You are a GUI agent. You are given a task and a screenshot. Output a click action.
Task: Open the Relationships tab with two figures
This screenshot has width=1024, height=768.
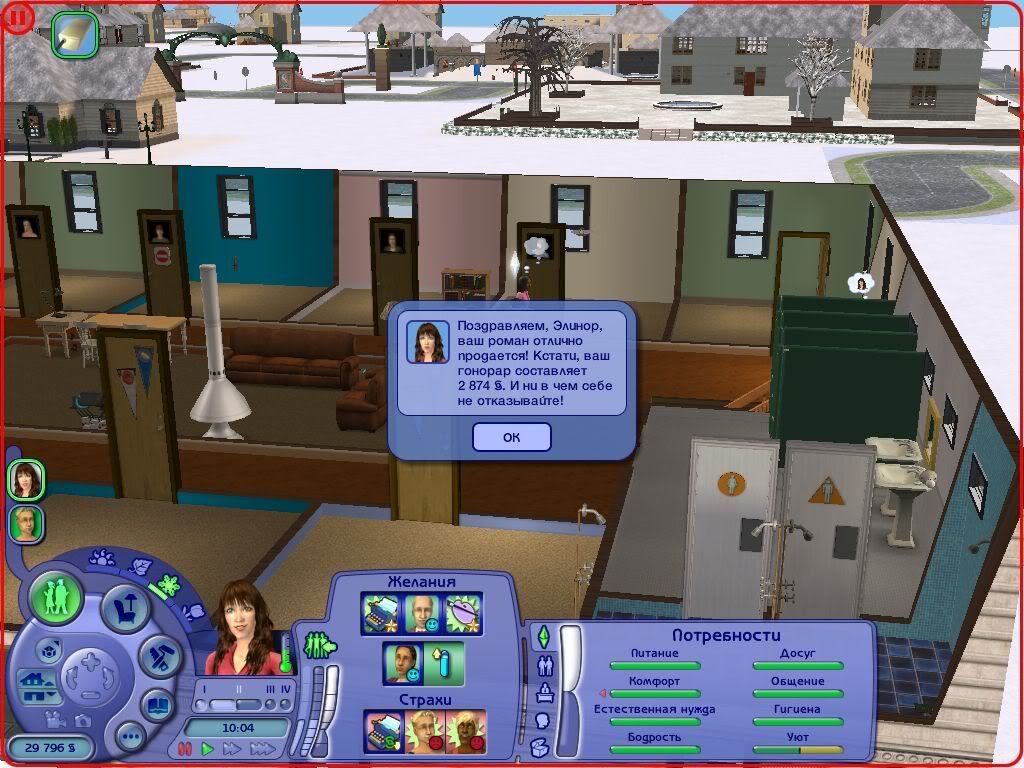tap(544, 664)
